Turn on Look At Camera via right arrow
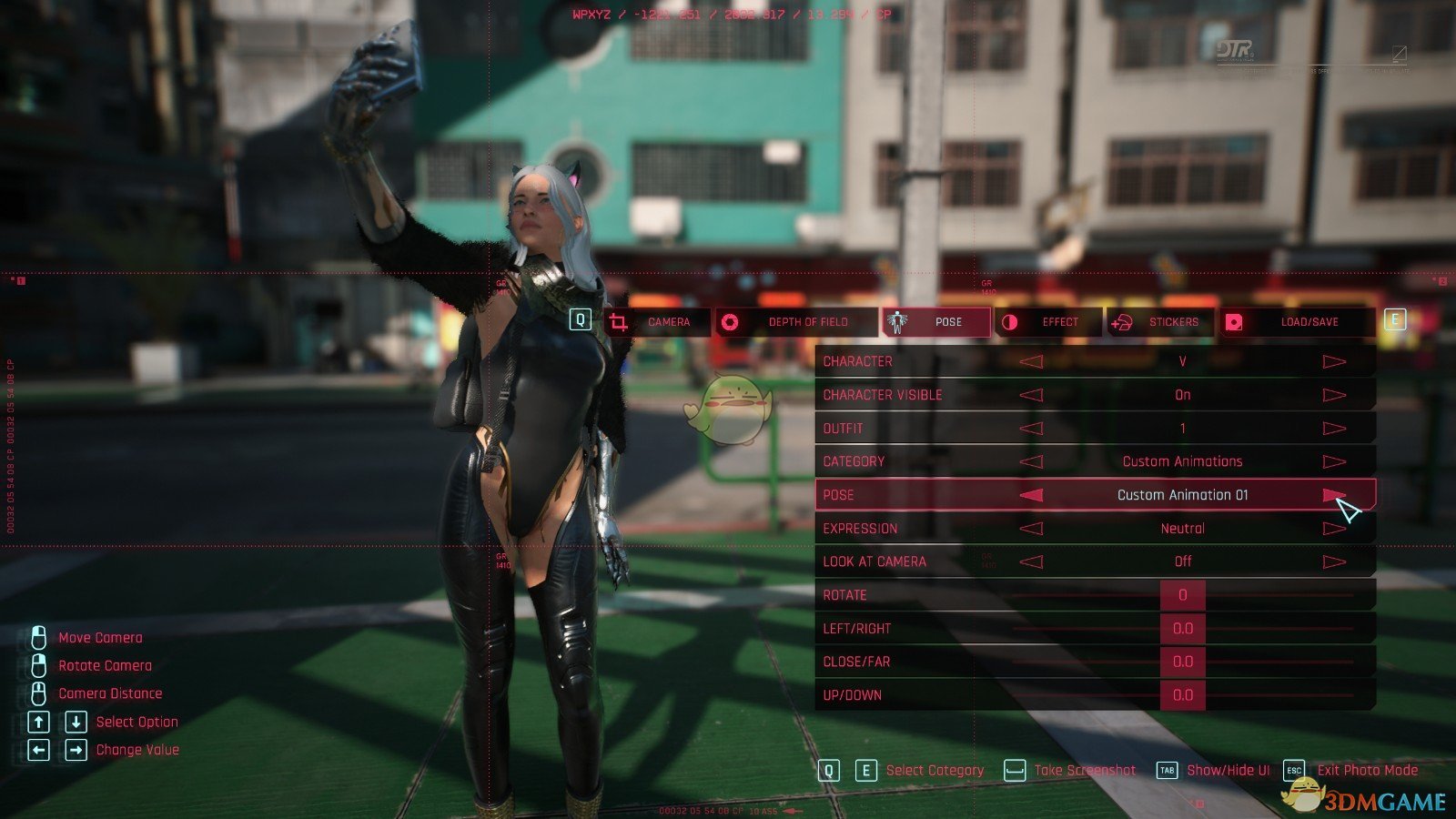 1334,562
